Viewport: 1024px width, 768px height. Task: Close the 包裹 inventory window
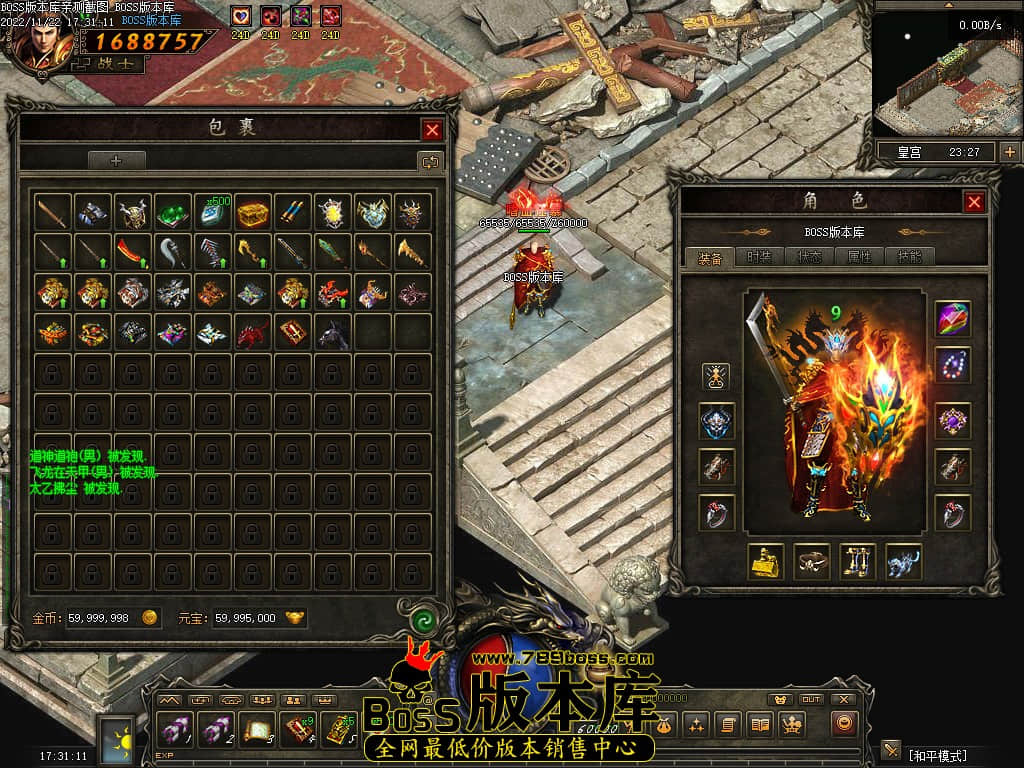(432, 130)
